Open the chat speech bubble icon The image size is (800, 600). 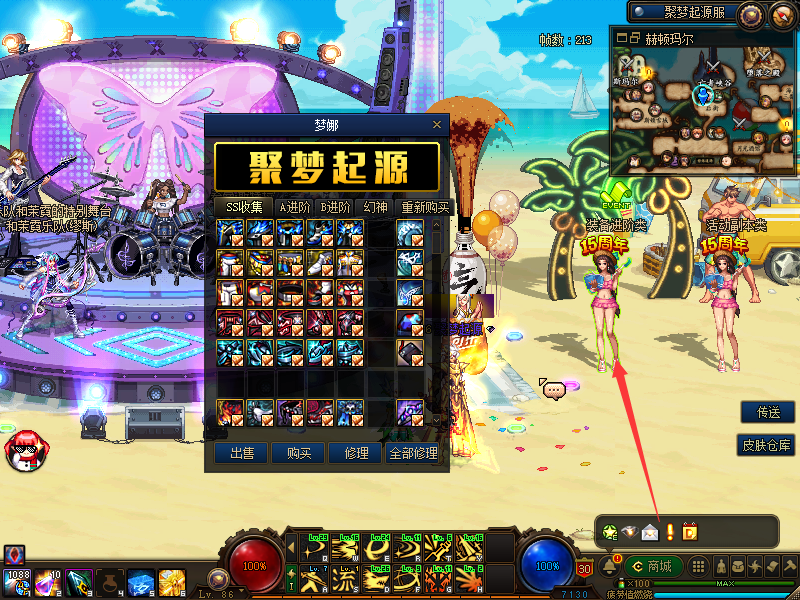coord(553,388)
